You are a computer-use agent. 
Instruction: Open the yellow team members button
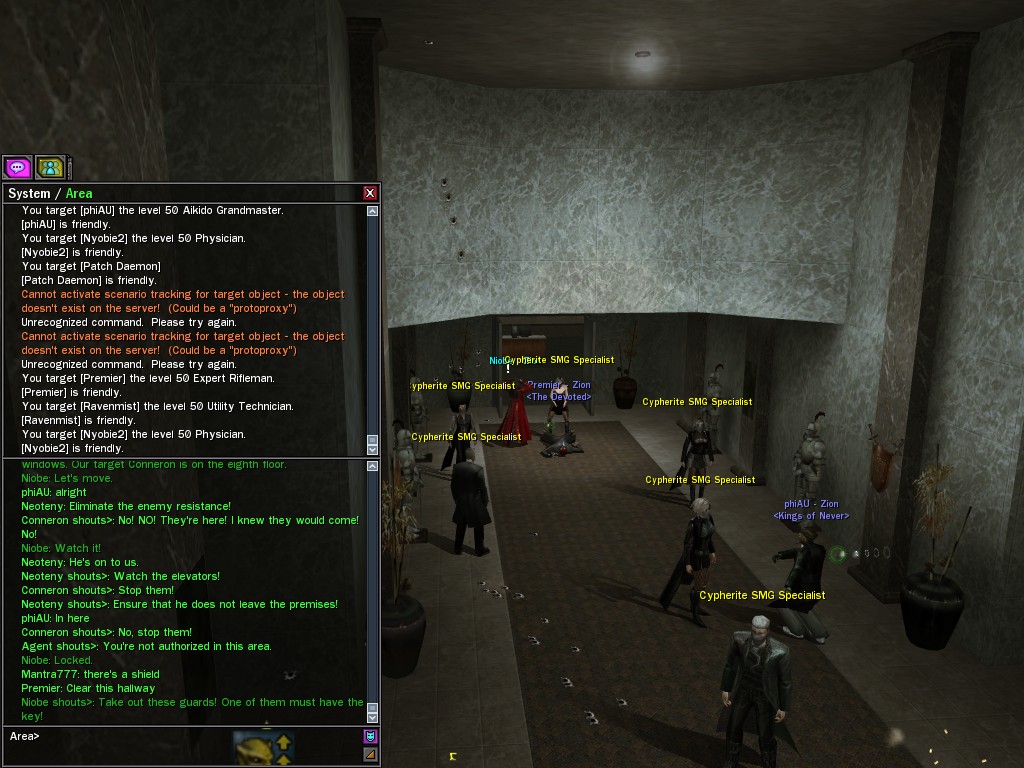[x=50, y=167]
